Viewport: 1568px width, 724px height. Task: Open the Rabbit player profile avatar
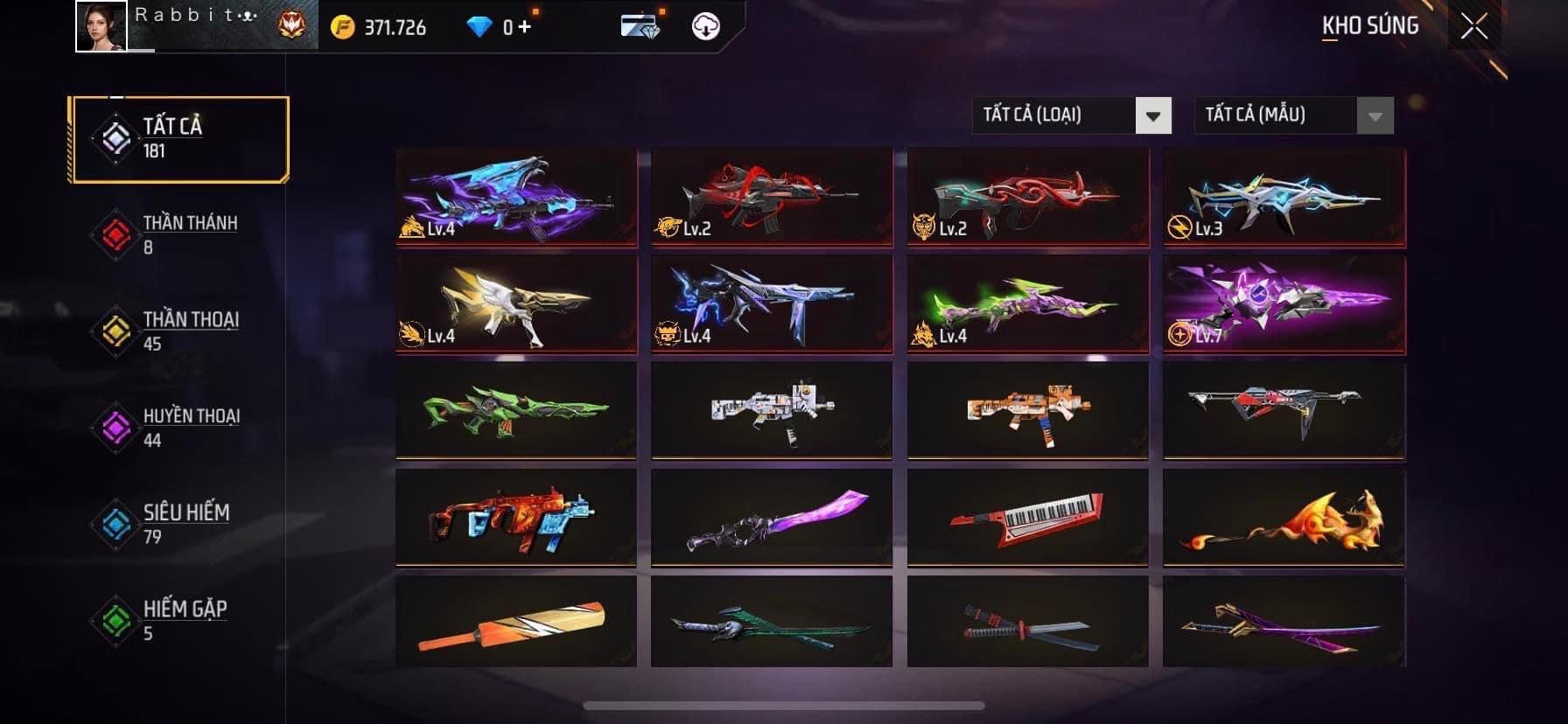click(x=101, y=26)
